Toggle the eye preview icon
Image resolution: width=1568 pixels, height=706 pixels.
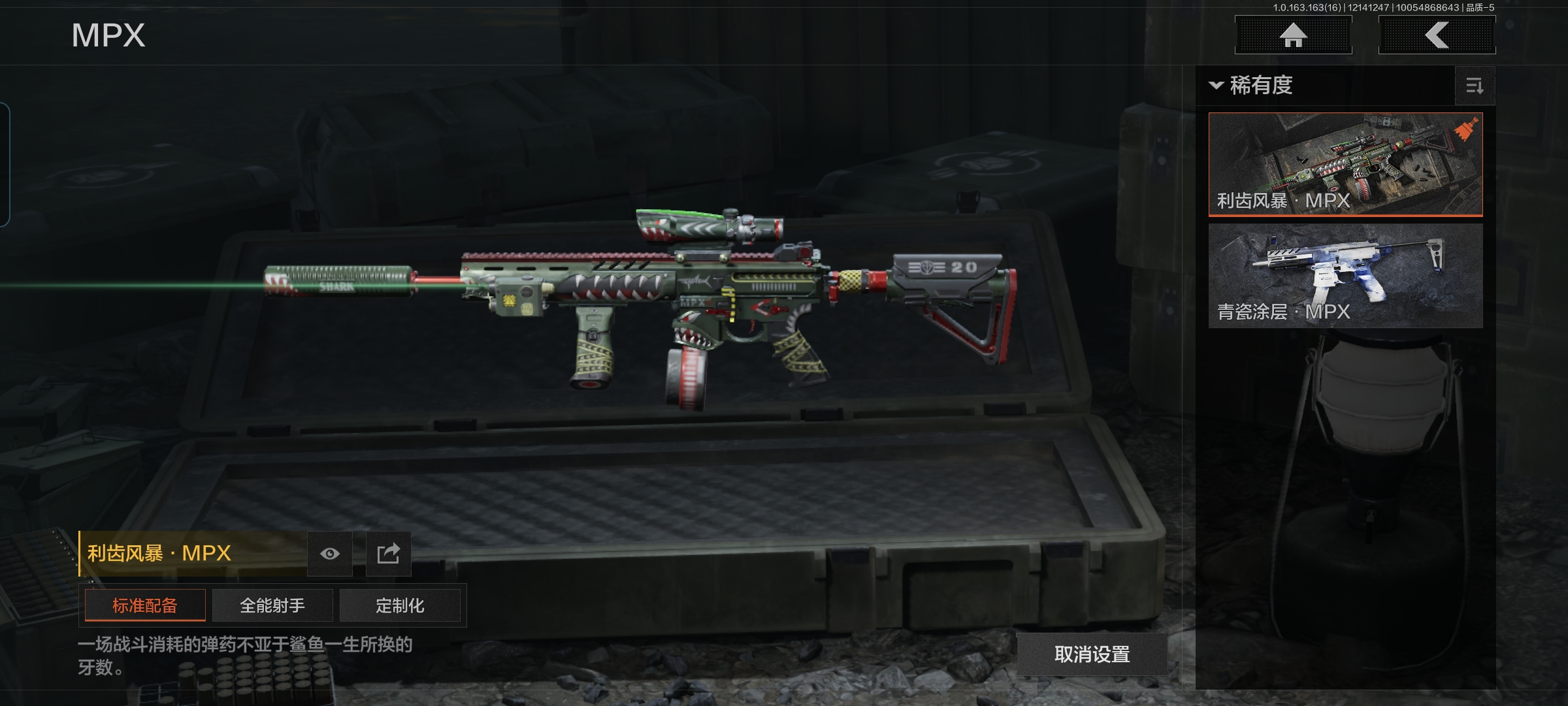[x=330, y=554]
